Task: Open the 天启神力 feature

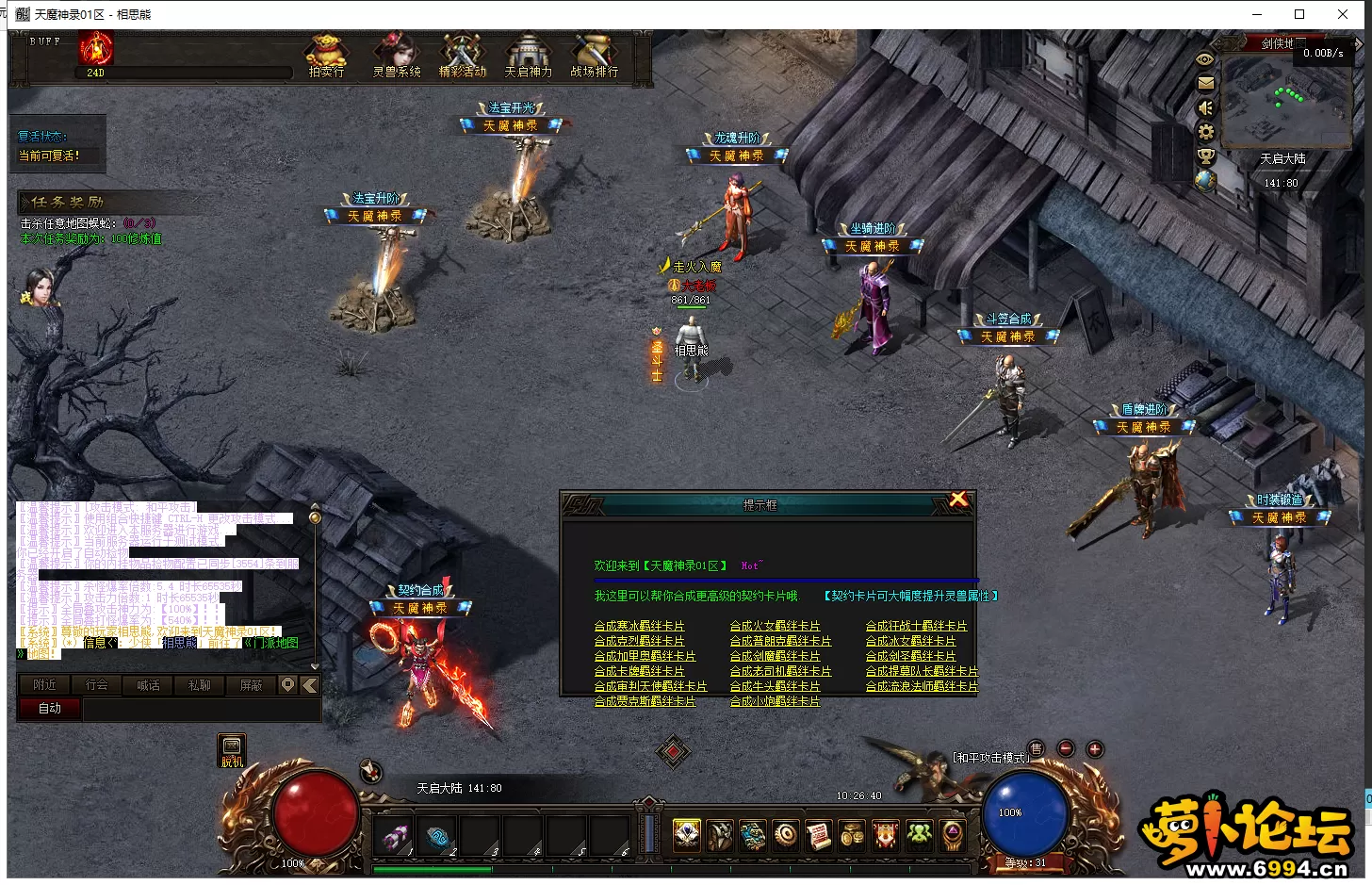Action: point(529,56)
